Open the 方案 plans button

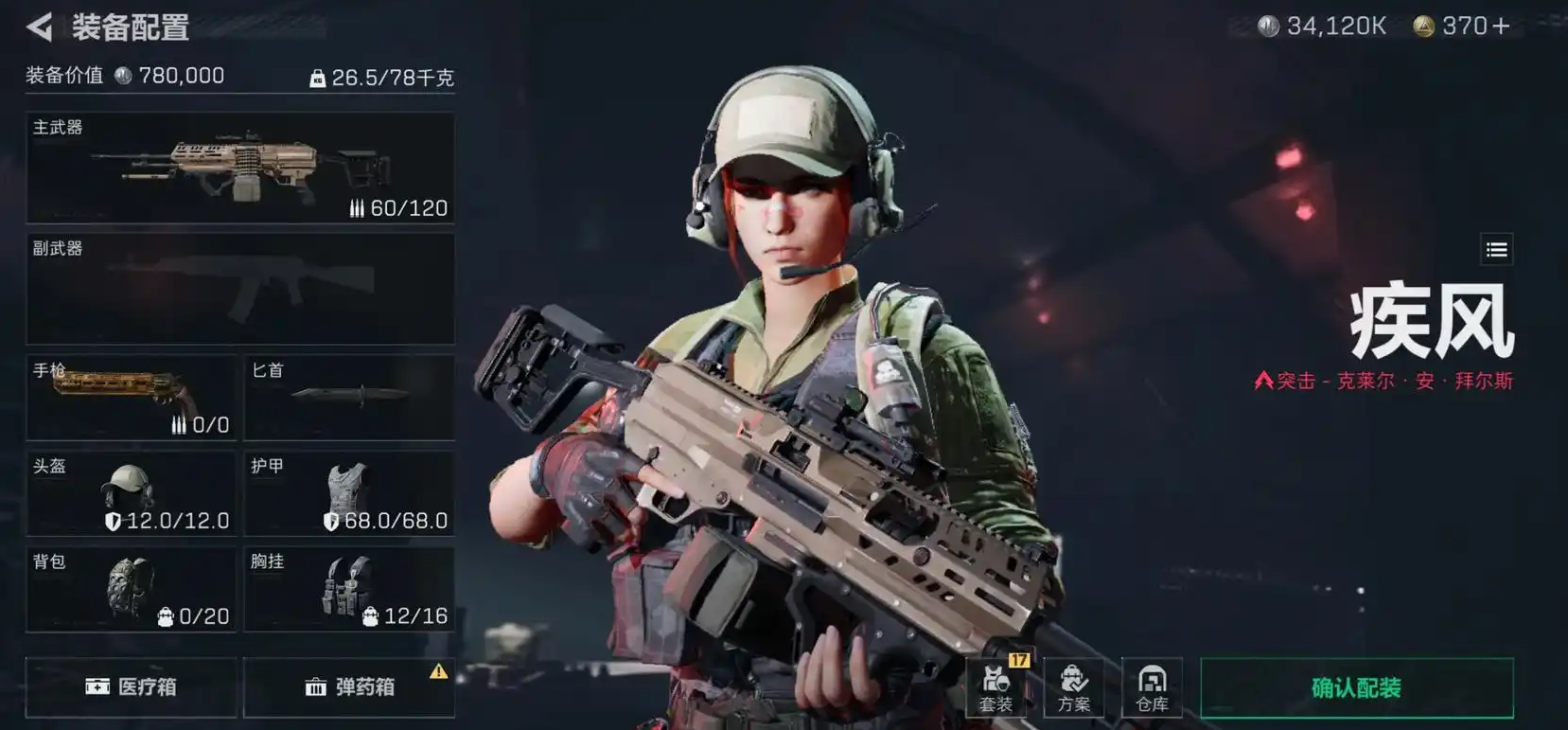[x=1074, y=687]
